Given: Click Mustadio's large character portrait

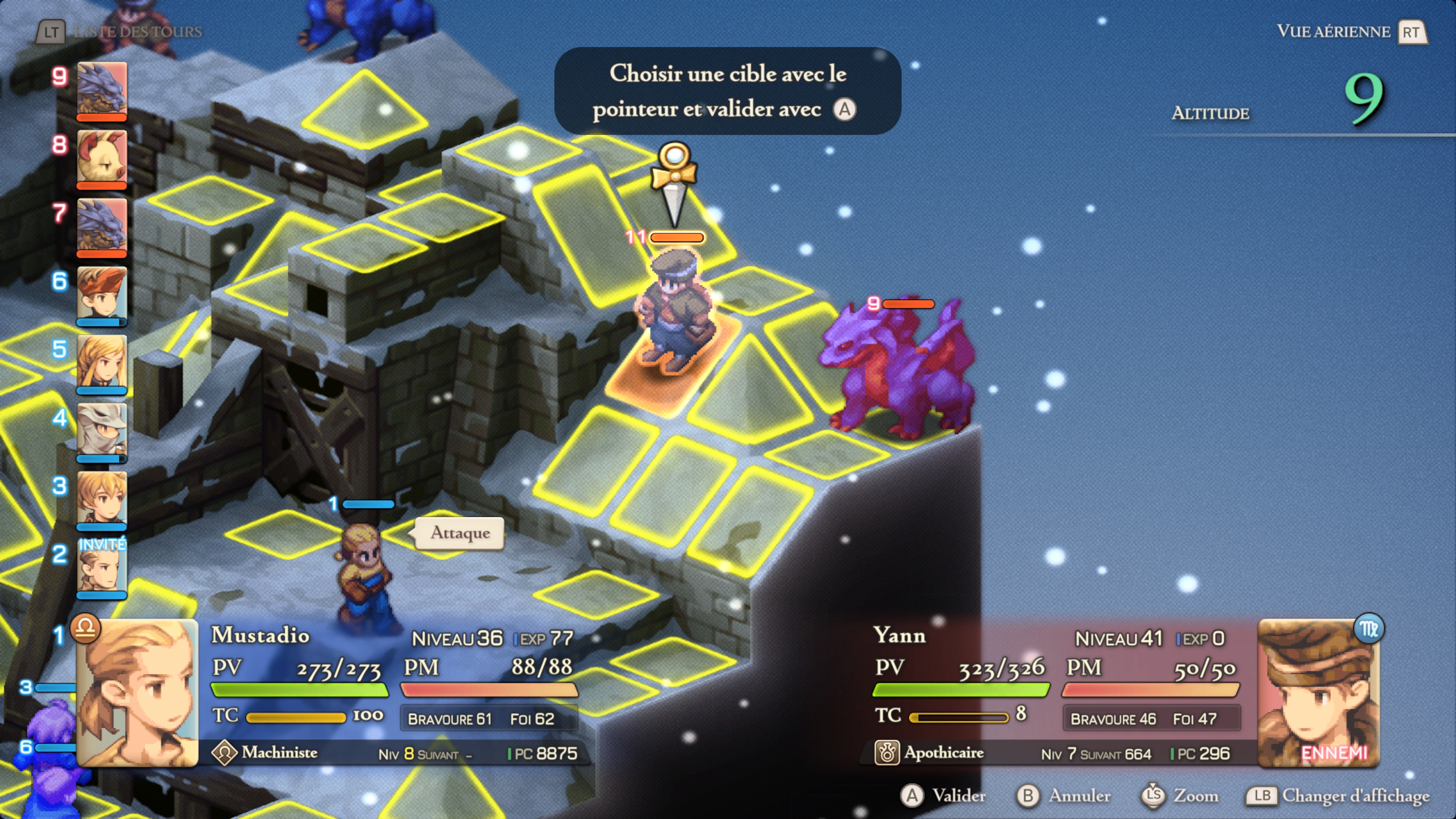Looking at the screenshot, I should pos(137,692).
